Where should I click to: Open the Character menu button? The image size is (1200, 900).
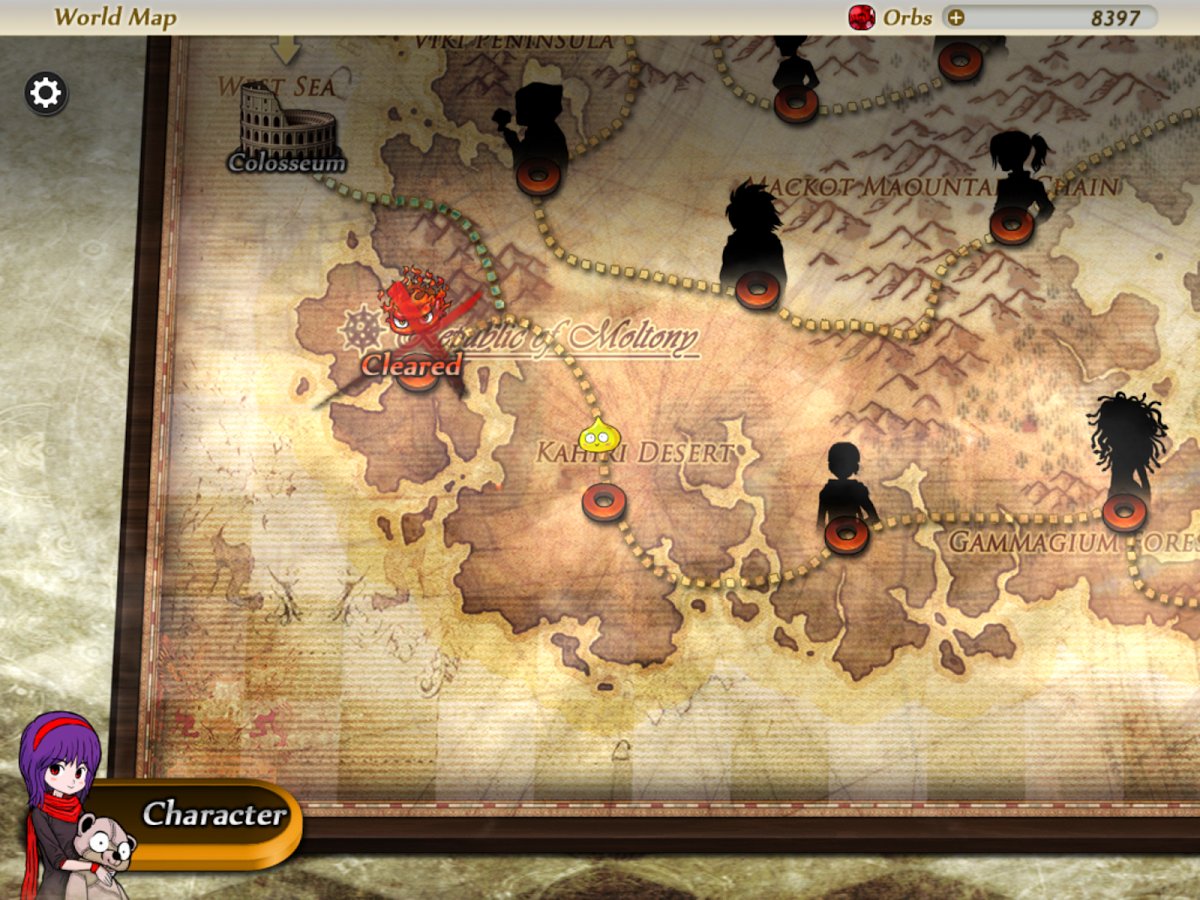[212, 814]
